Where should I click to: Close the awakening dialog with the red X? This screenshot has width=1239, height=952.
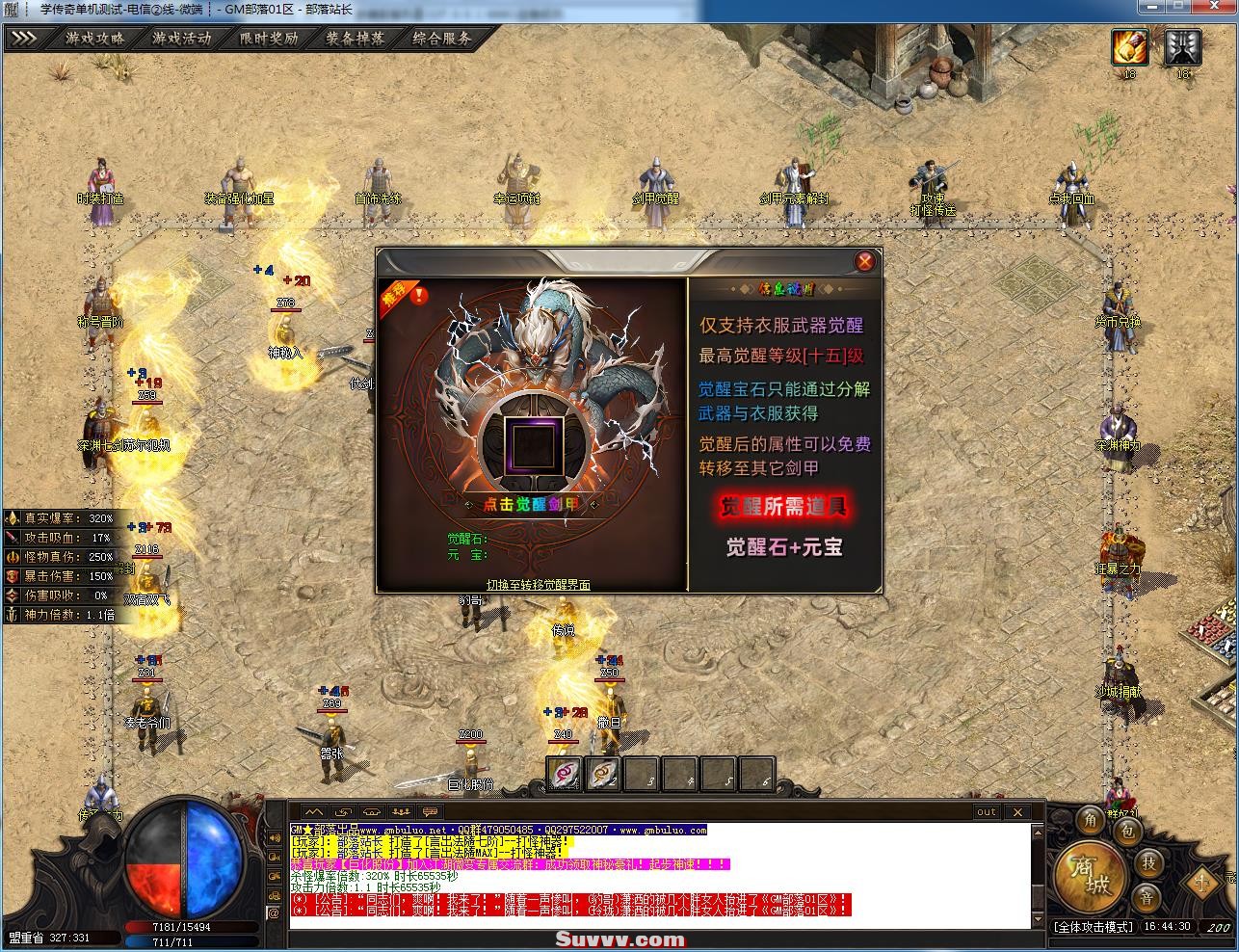865,261
